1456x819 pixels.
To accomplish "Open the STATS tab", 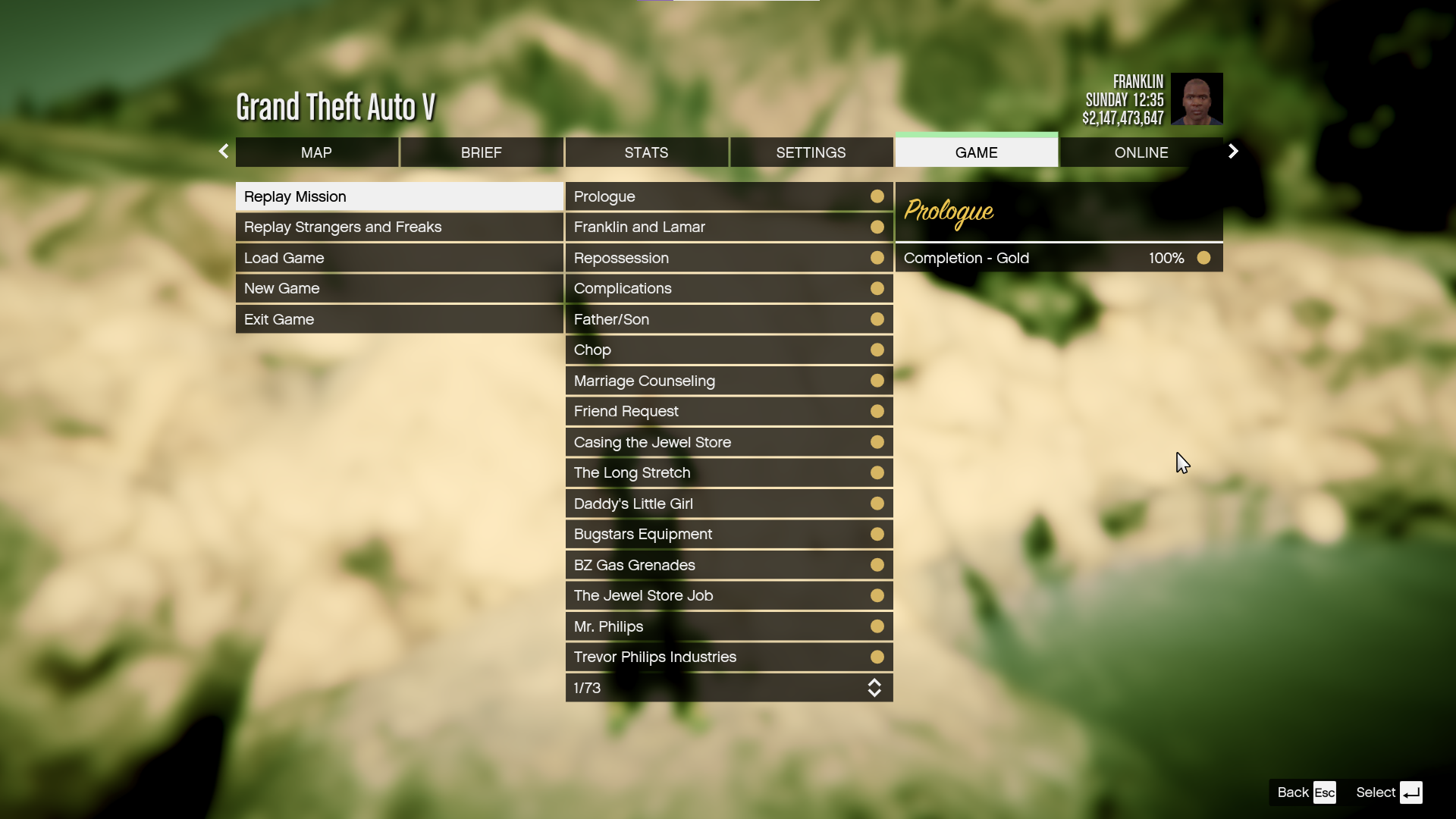I will [x=646, y=152].
